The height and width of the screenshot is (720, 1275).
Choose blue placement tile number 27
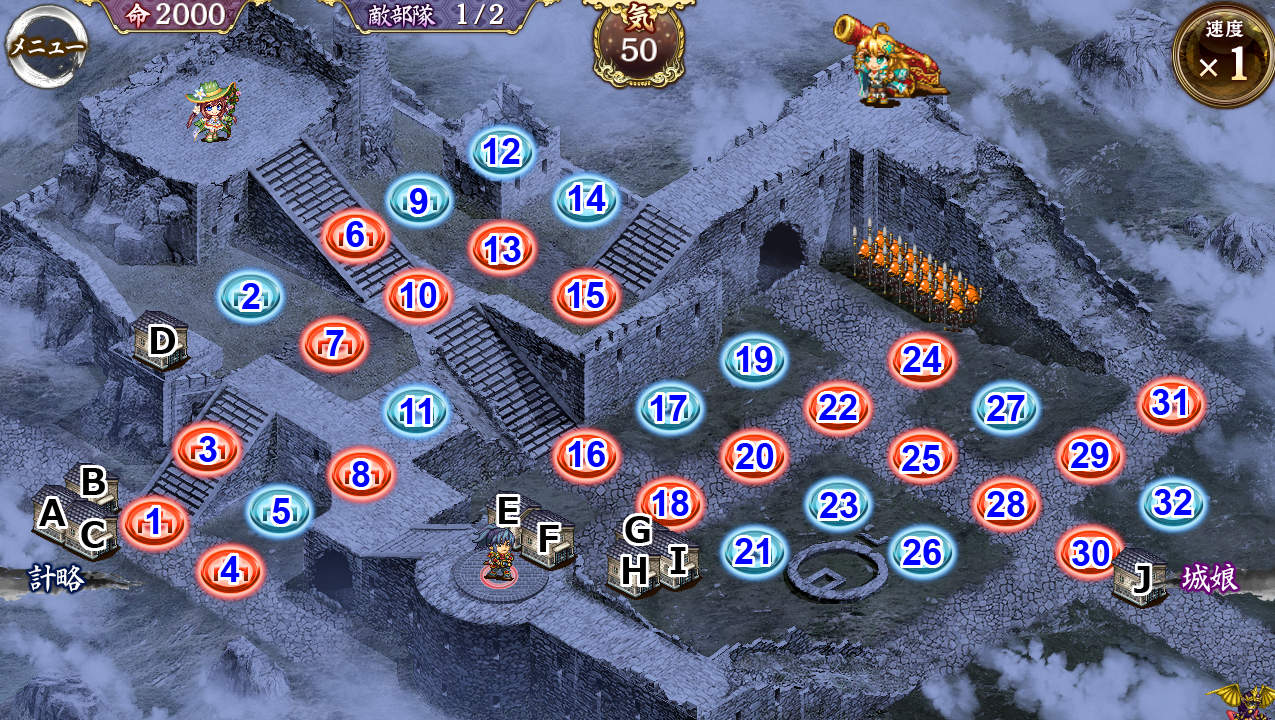click(x=1006, y=409)
